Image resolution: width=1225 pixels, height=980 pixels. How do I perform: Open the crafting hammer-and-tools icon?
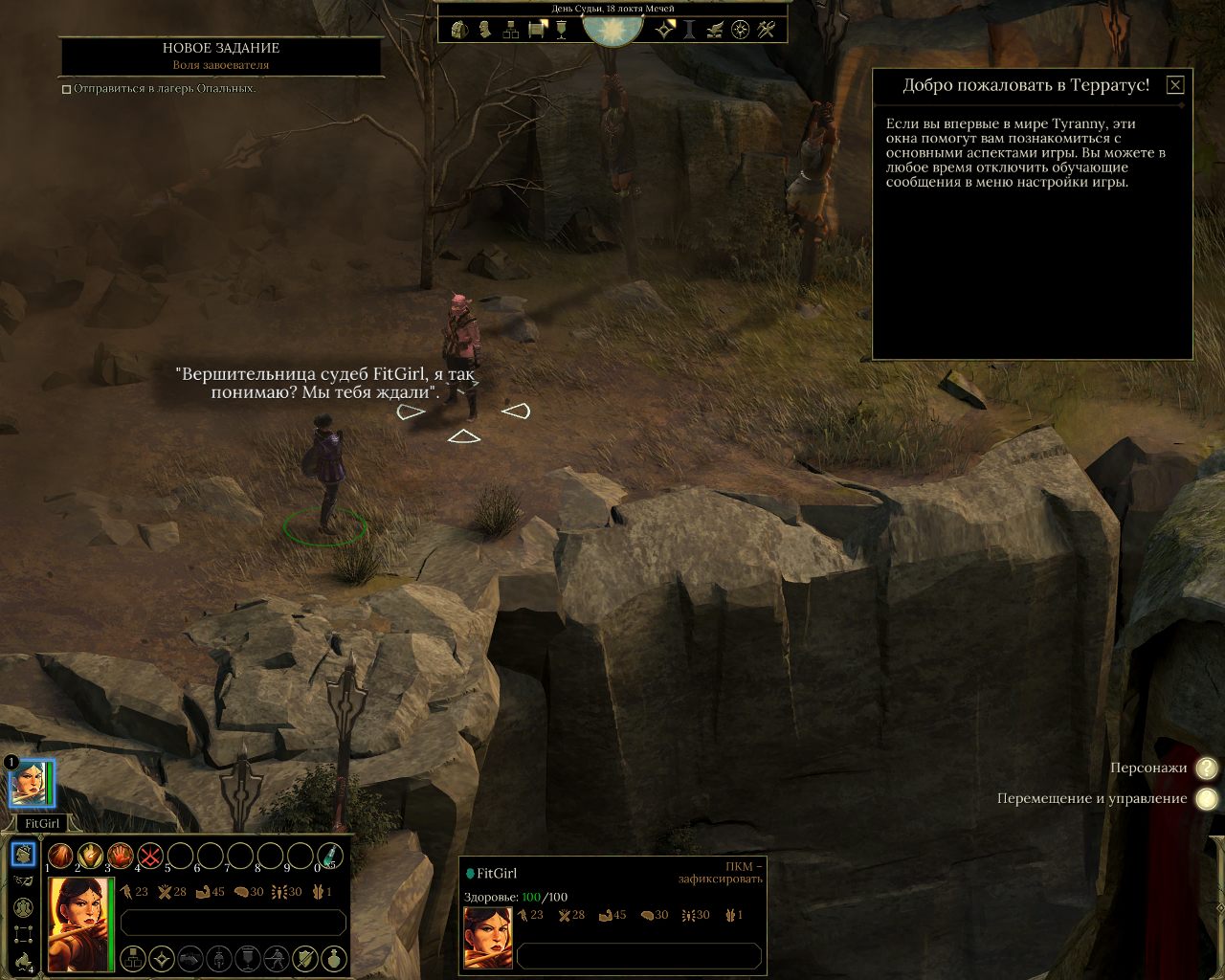[764, 29]
